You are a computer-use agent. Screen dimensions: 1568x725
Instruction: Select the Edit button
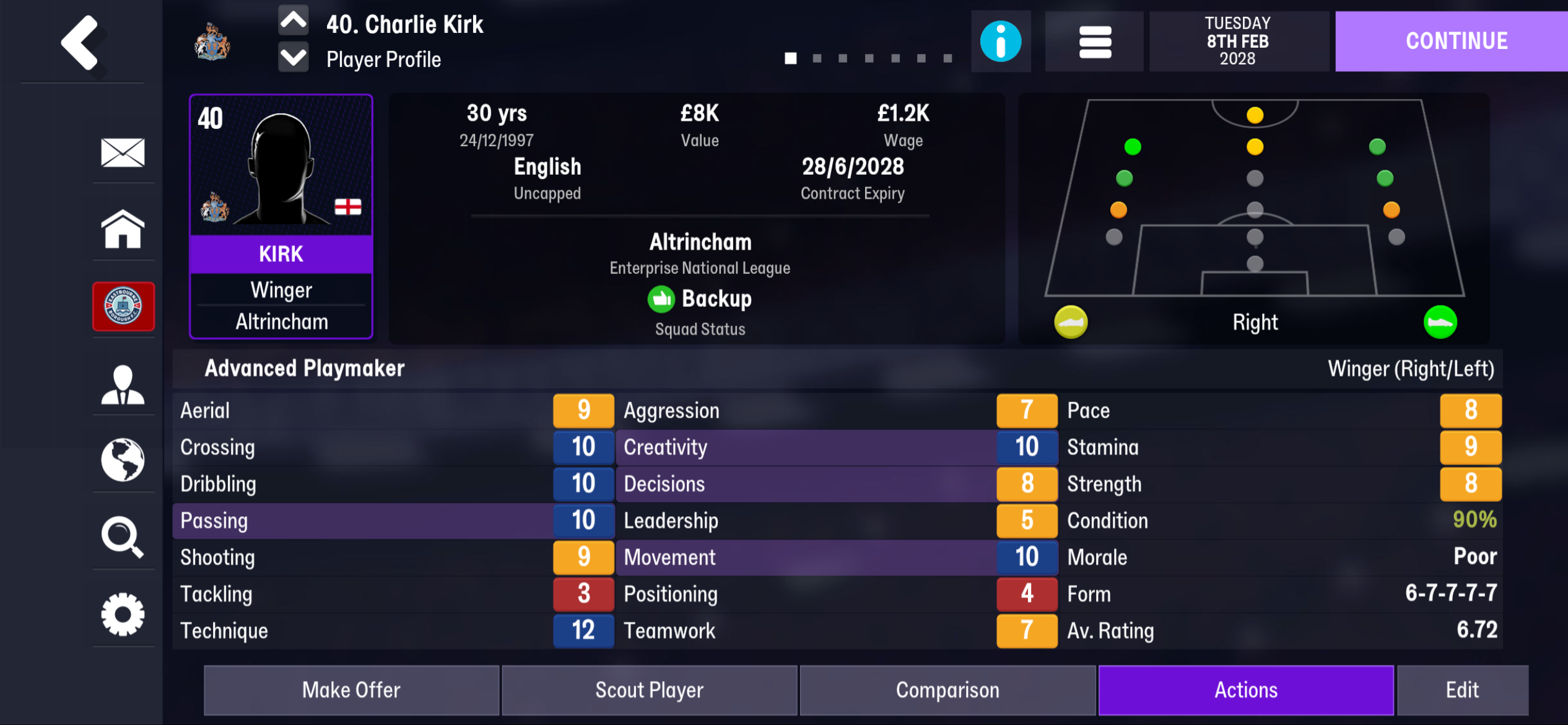[x=1462, y=690]
